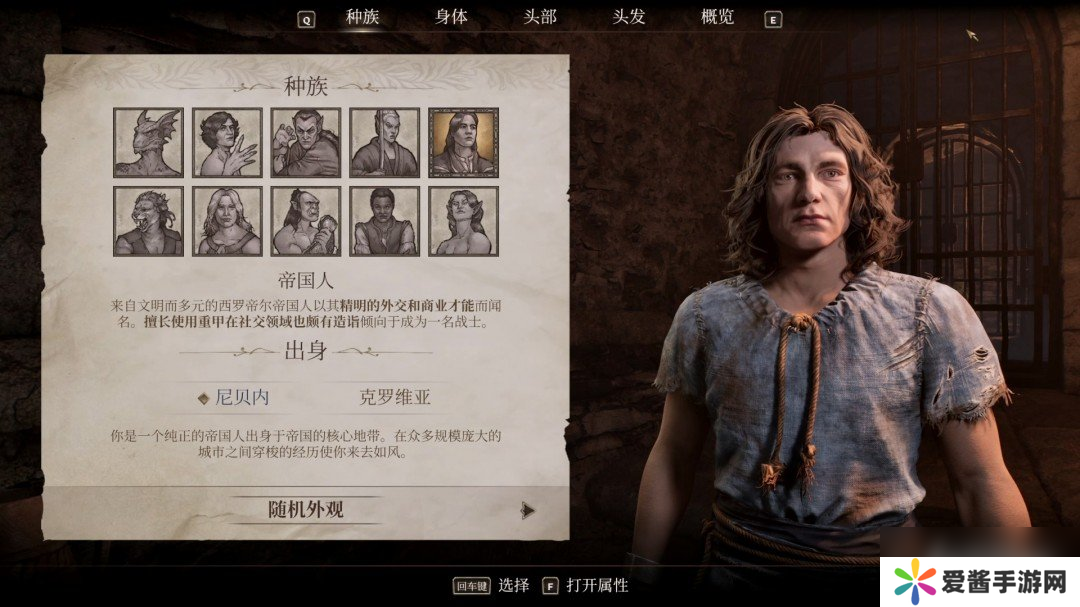Switch to the 身体 tab
Viewport: 1080px width, 607px height.
pyautogui.click(x=451, y=17)
